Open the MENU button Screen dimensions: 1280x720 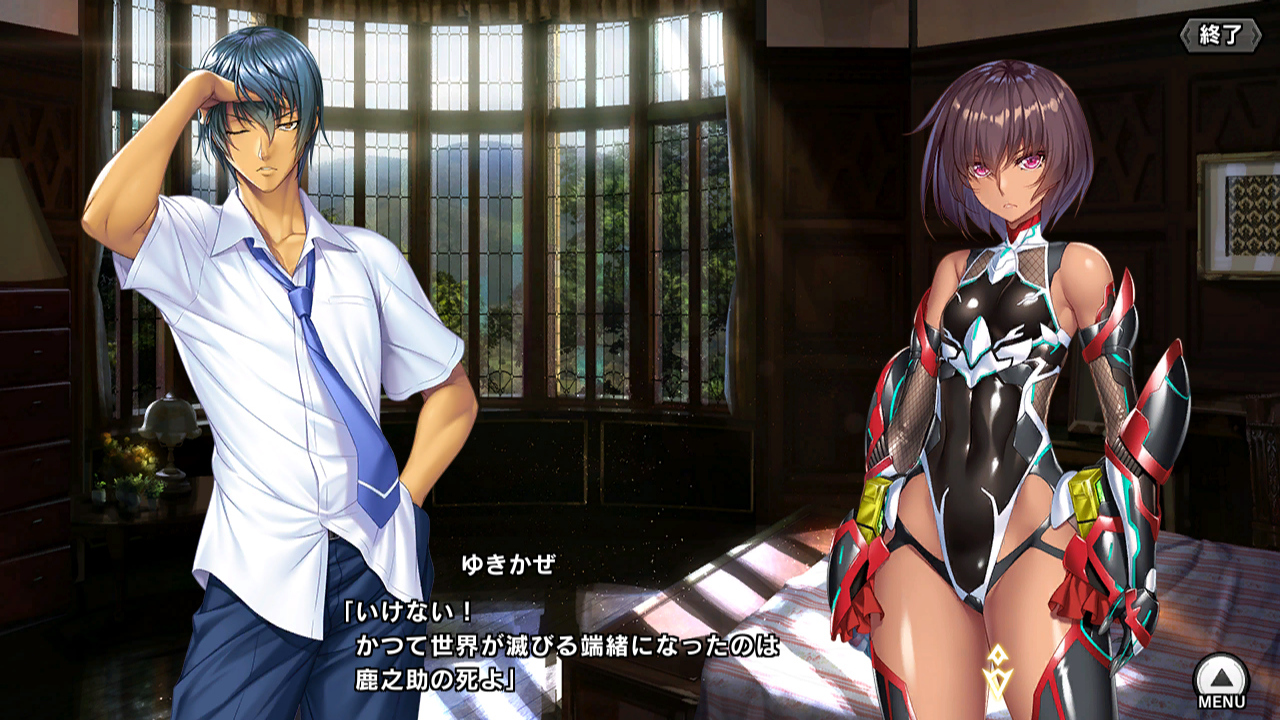(1221, 680)
